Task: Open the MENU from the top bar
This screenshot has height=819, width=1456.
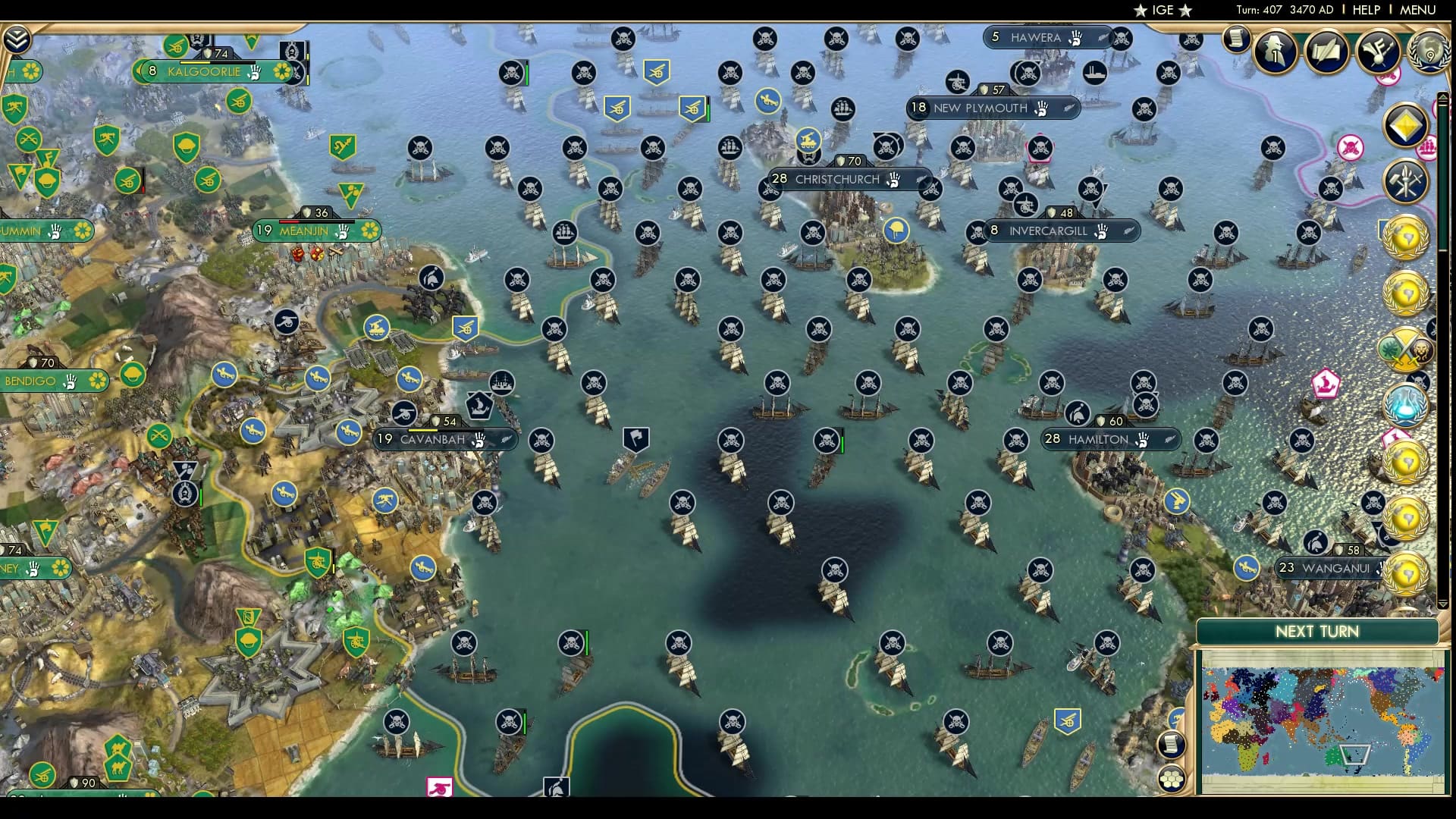Action: tap(1419, 10)
